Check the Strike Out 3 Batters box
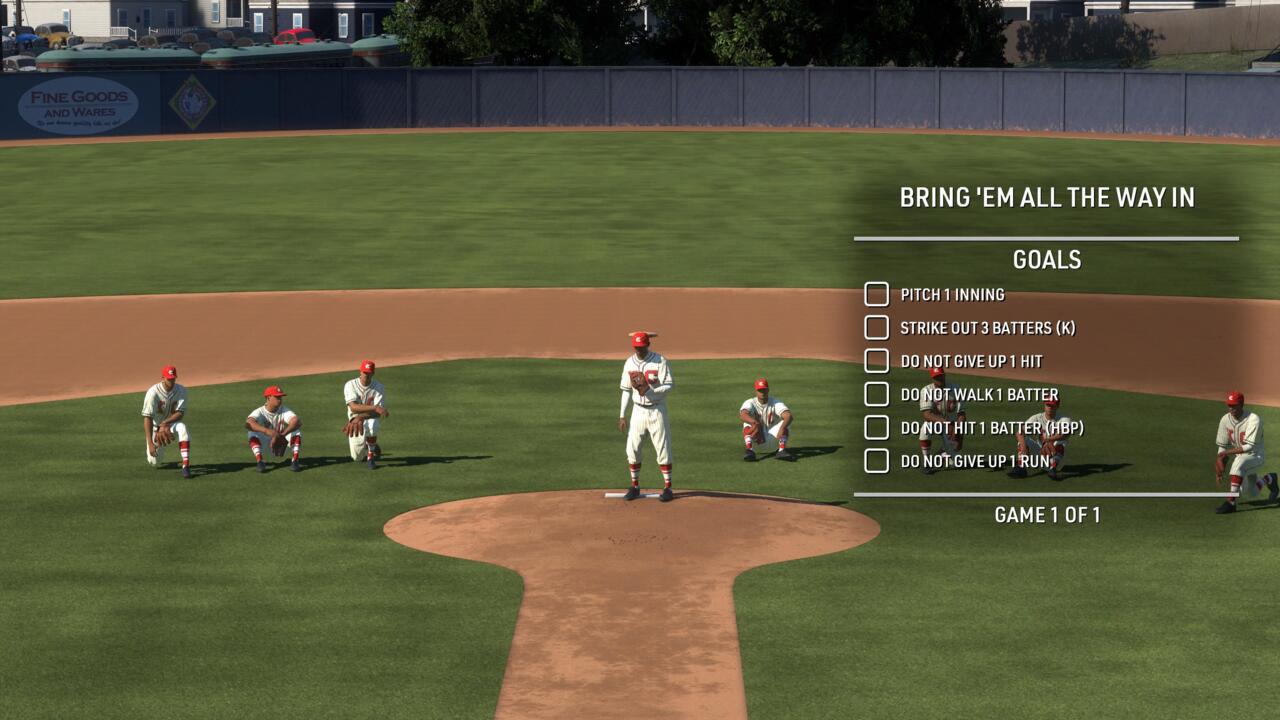 pyautogui.click(x=876, y=328)
